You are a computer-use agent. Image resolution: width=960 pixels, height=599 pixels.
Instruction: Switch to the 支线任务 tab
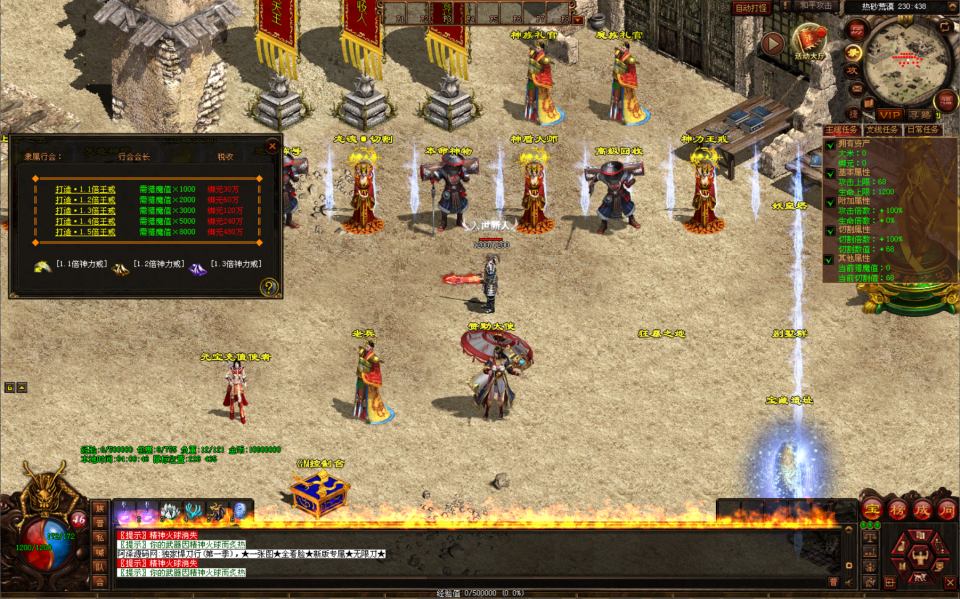(883, 130)
